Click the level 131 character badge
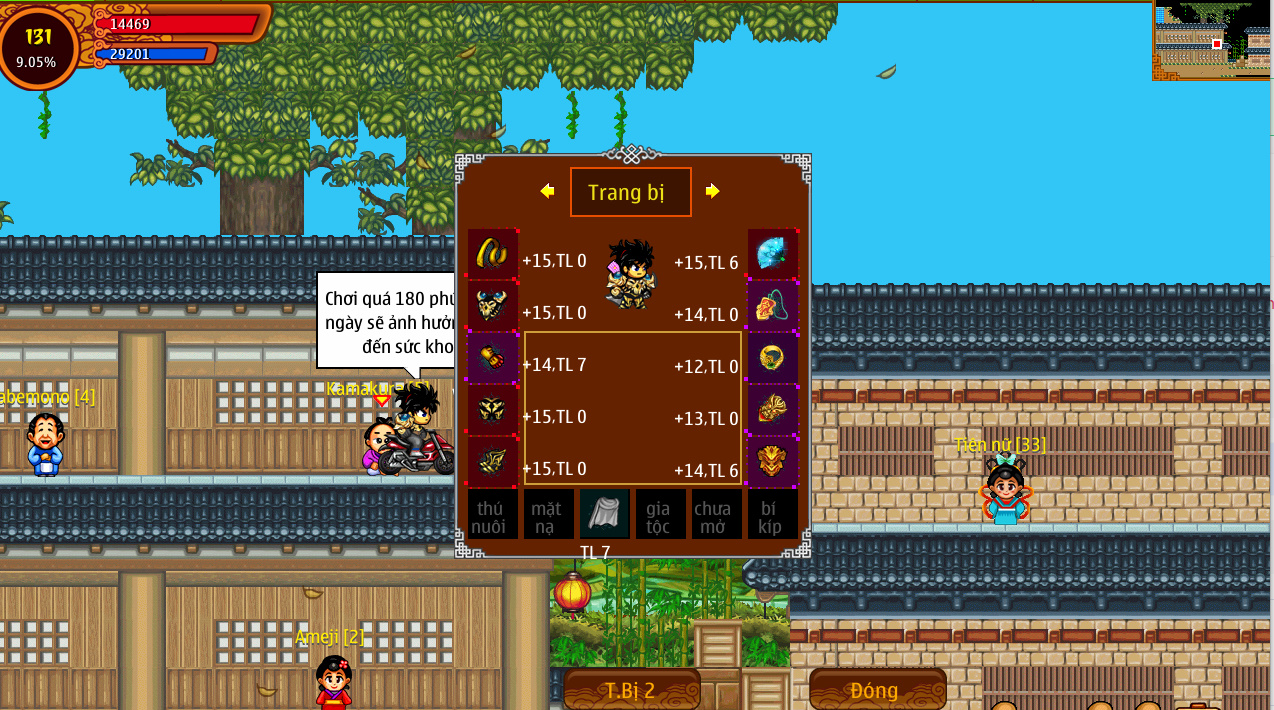This screenshot has height=710, width=1274. (x=38, y=46)
